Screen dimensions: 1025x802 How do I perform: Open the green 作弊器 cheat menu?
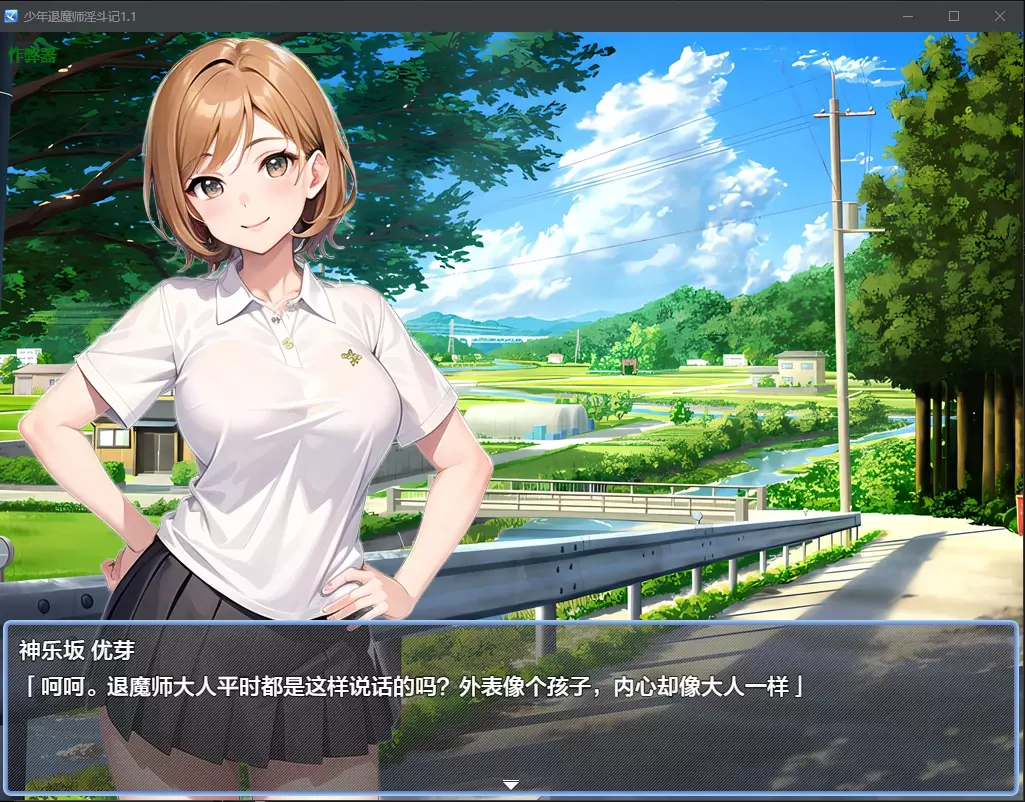click(32, 55)
